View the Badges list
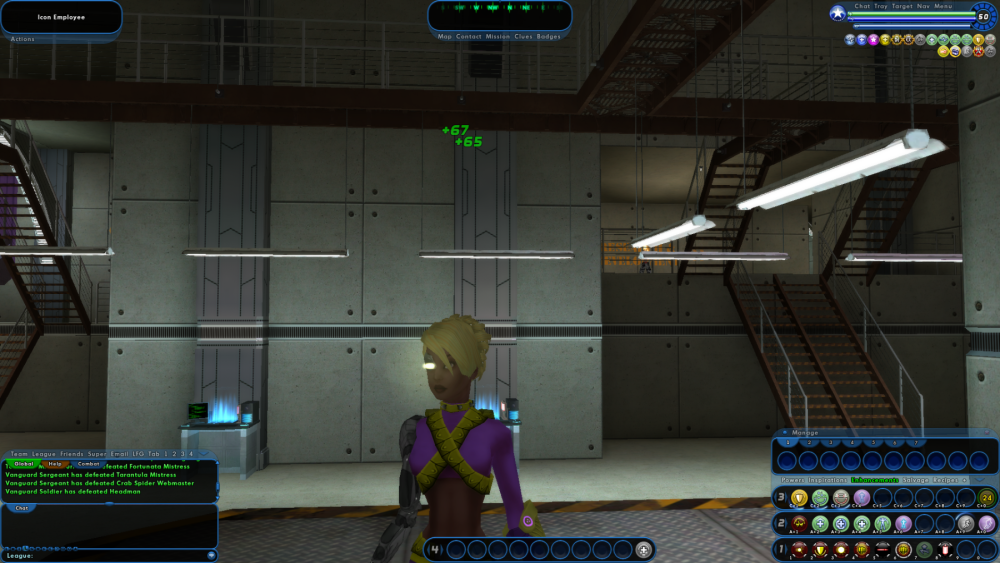Viewport: 1000px width, 563px height. [549, 37]
